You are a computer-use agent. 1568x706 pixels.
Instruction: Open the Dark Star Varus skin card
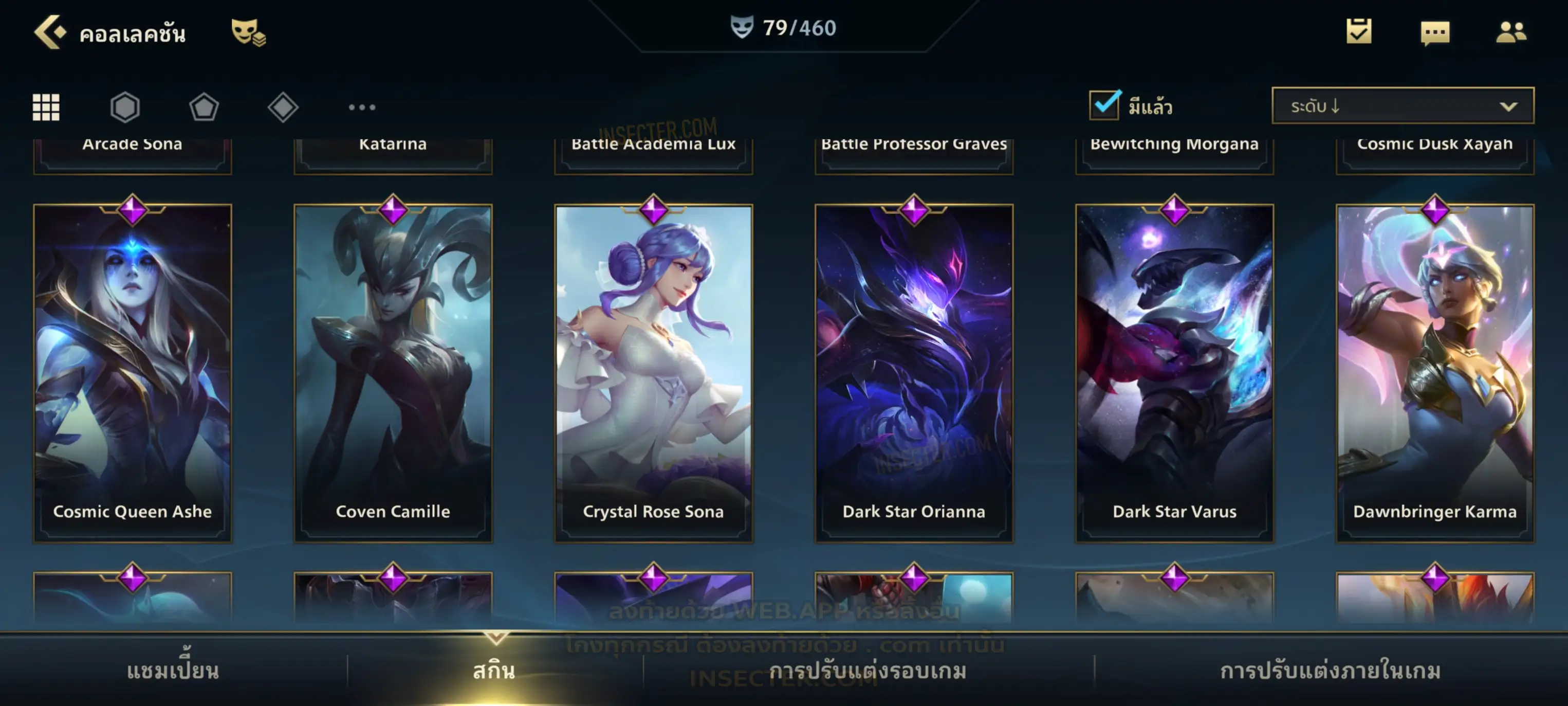pos(1175,373)
